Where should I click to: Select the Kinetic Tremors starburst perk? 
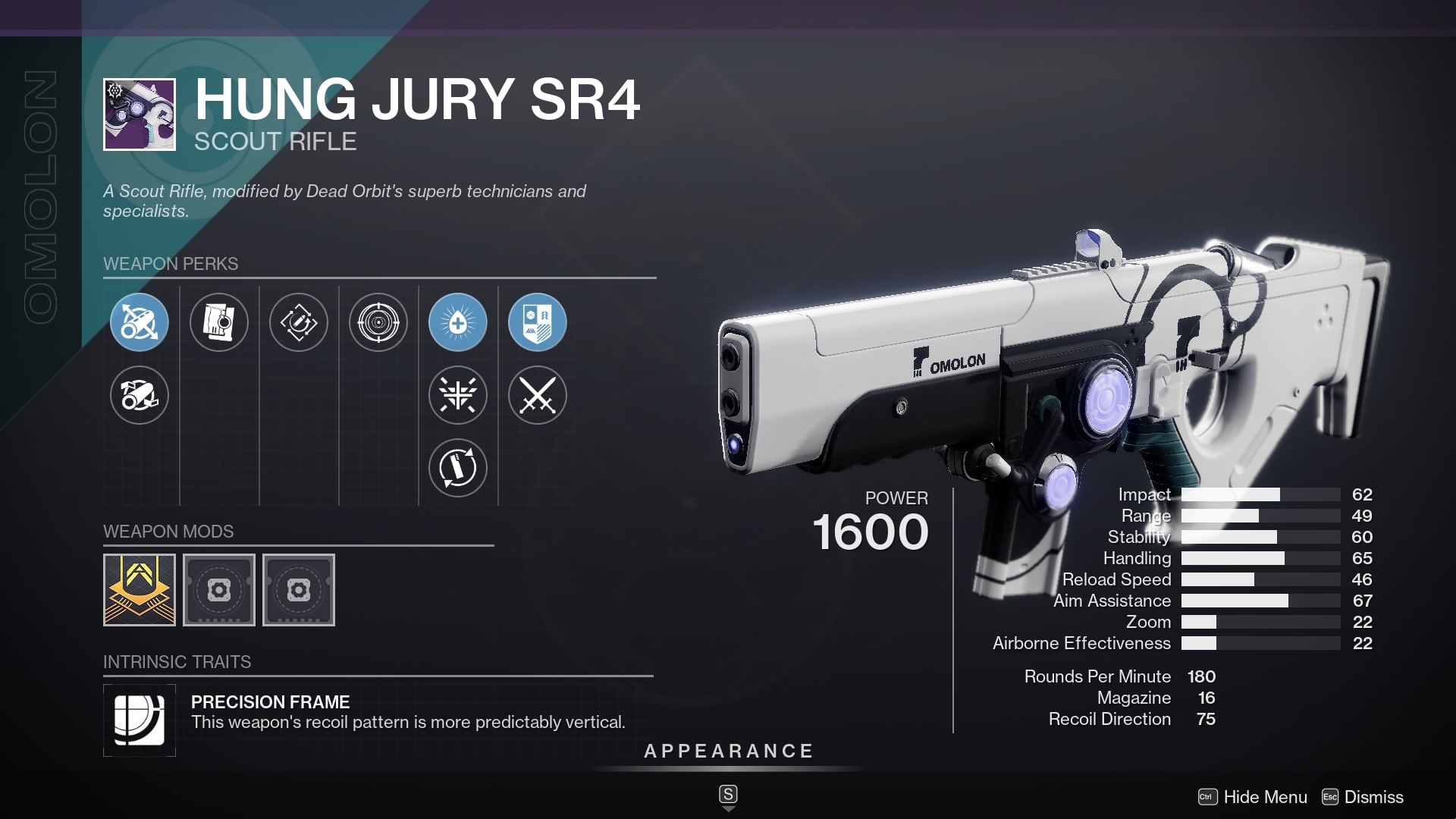click(458, 396)
